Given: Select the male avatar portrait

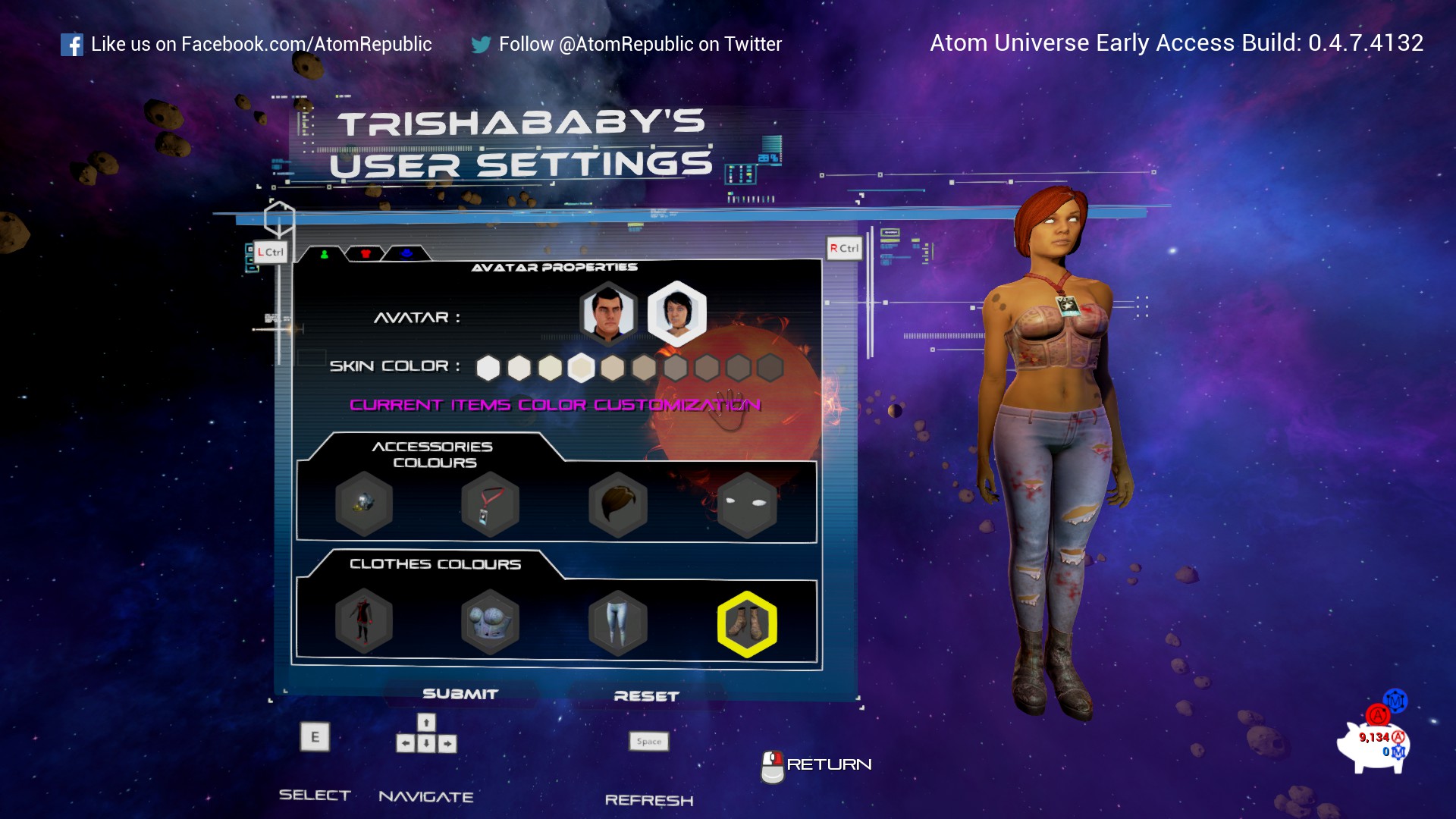Looking at the screenshot, I should pyautogui.click(x=608, y=312).
